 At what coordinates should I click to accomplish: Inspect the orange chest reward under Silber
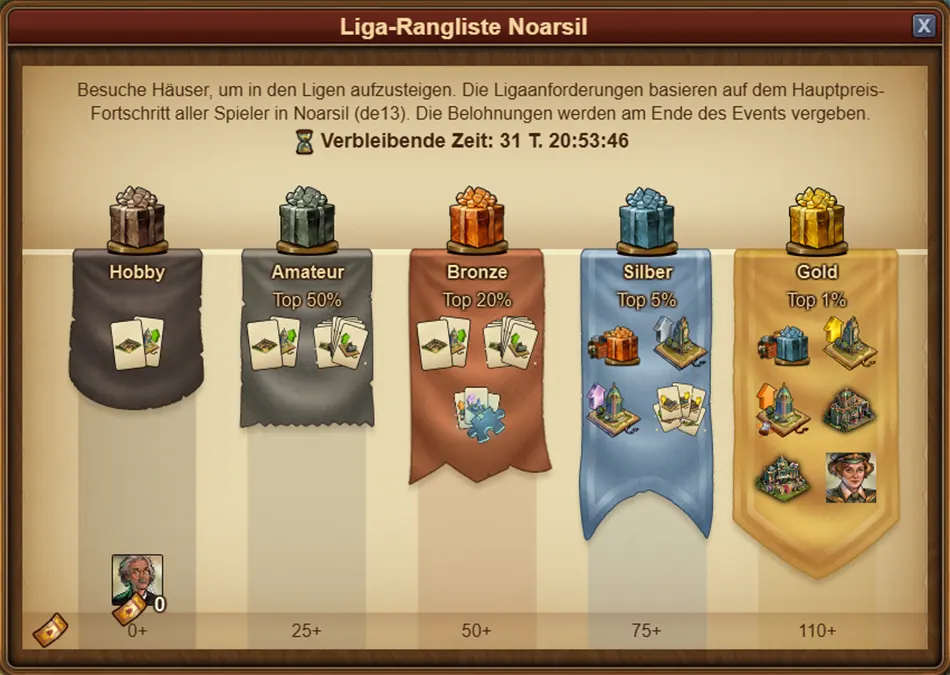612,343
